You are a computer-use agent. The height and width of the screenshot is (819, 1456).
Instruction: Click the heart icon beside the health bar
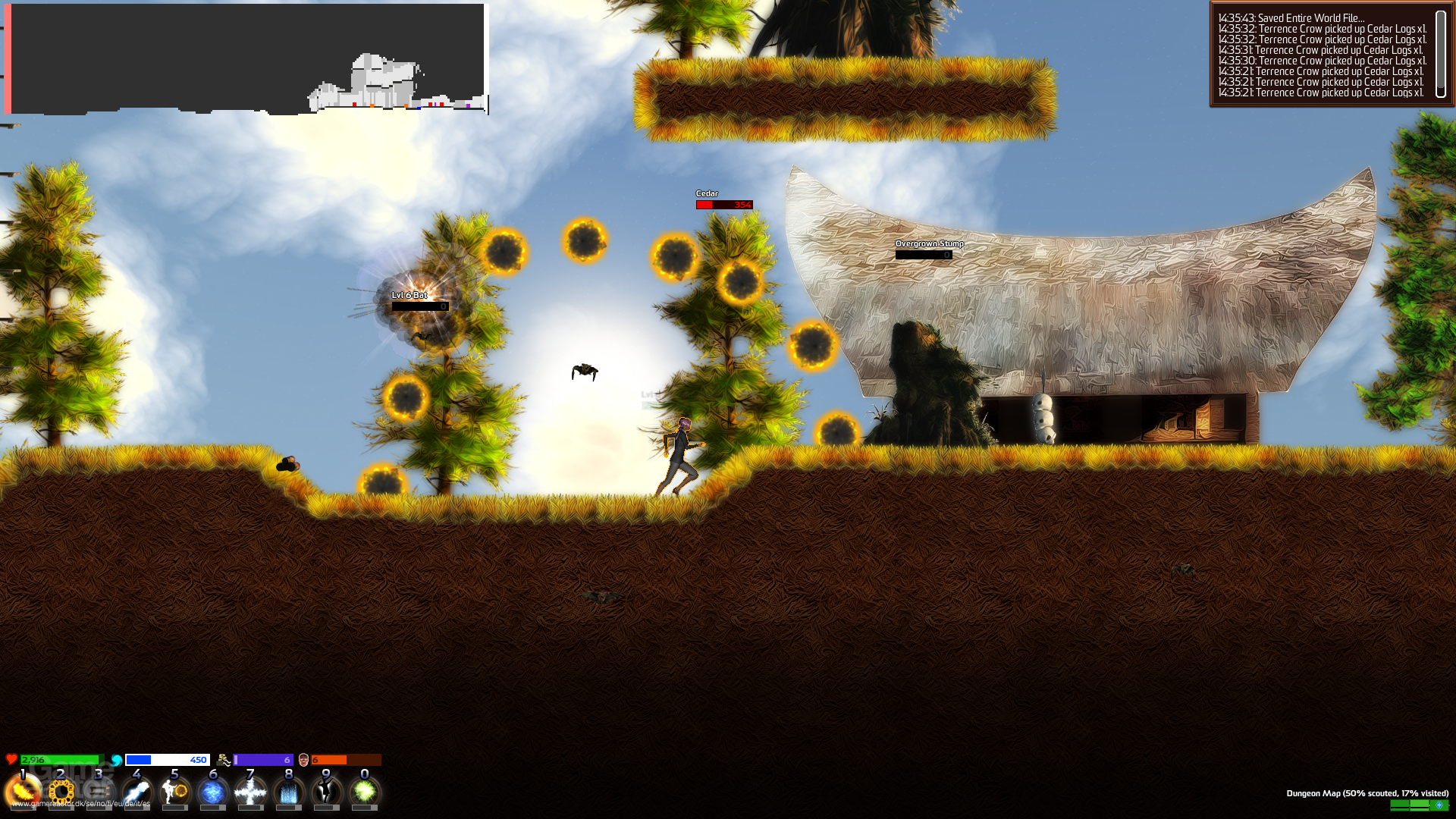coord(10,759)
